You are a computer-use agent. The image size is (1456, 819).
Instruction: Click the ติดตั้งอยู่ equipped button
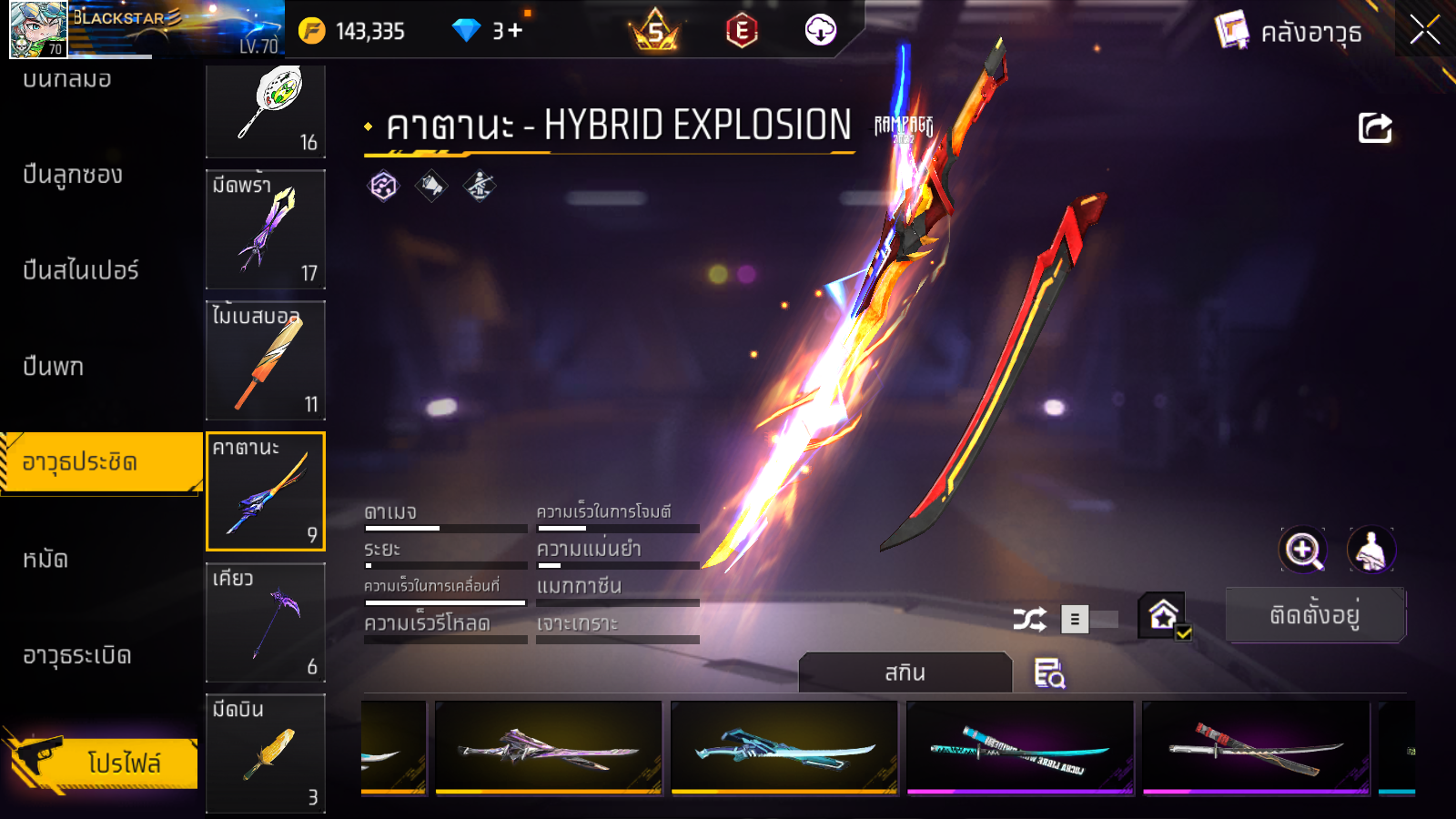click(1315, 615)
